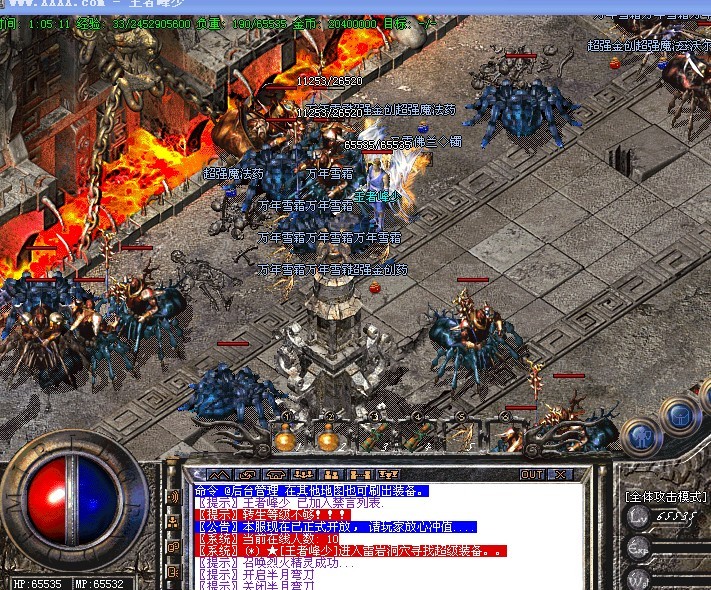
Task: Close the game with the X button
Action: [x=559, y=474]
